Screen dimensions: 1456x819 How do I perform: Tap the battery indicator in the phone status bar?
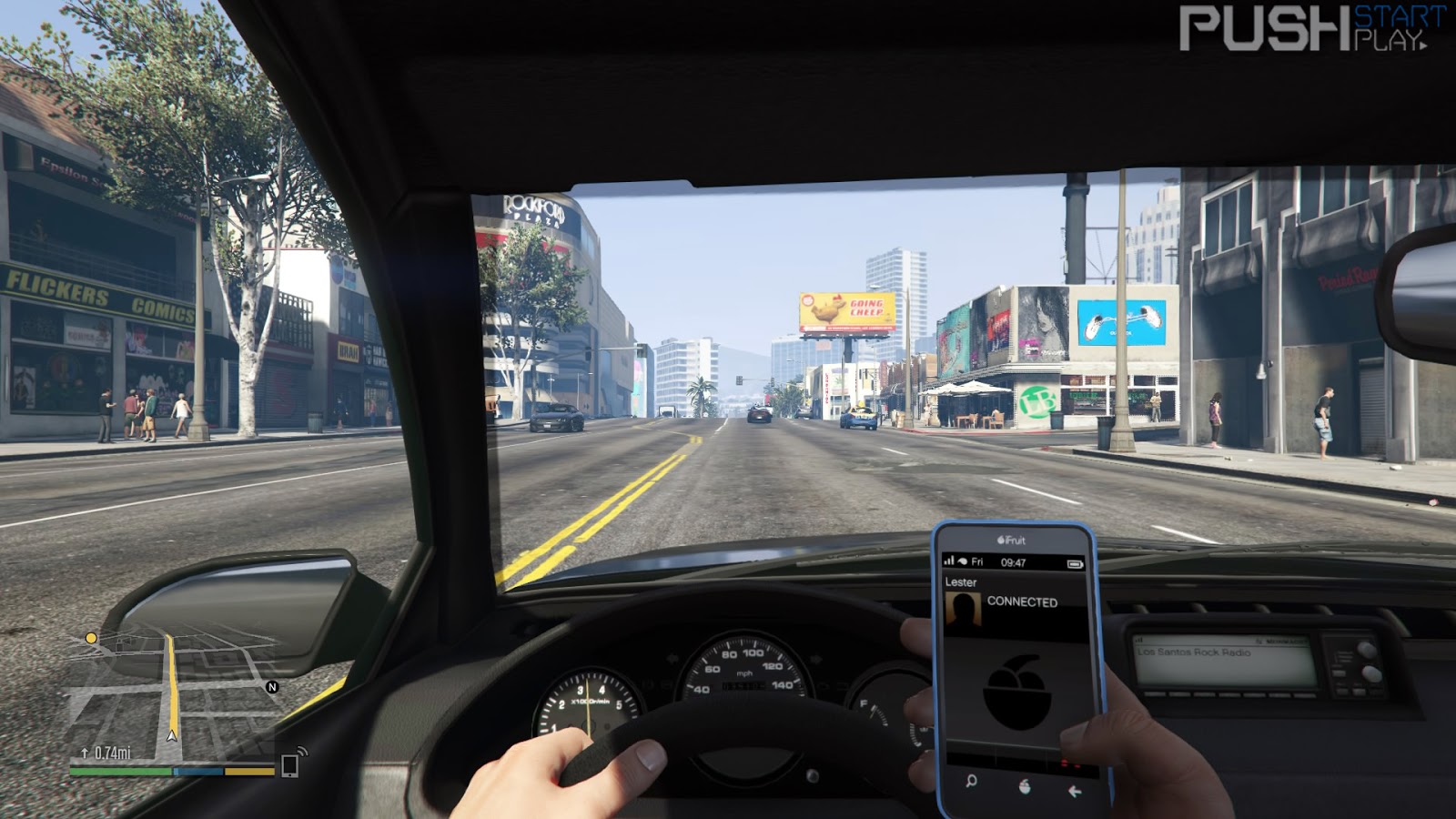click(1076, 562)
